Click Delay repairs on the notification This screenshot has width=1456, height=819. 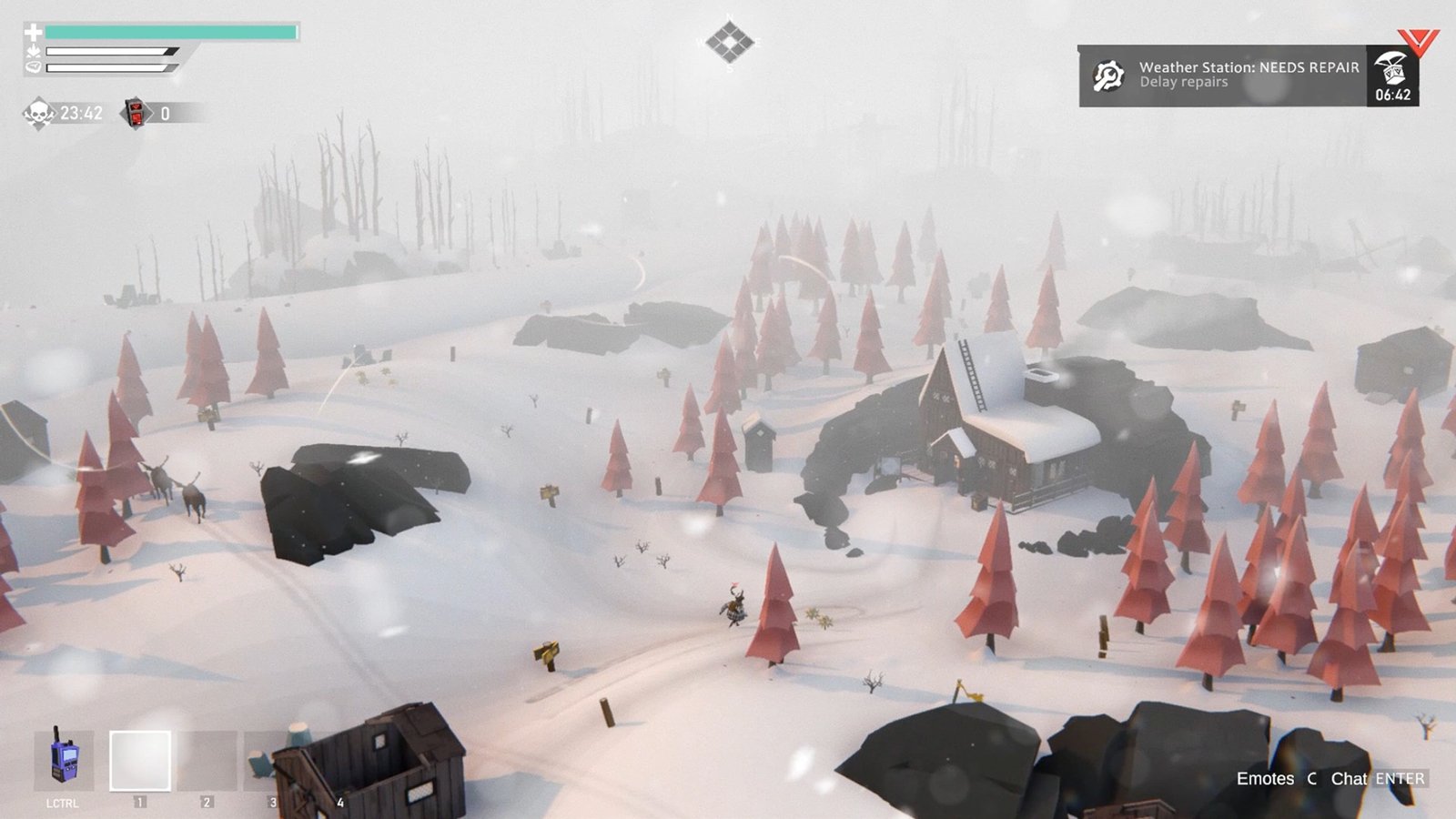1183,81
